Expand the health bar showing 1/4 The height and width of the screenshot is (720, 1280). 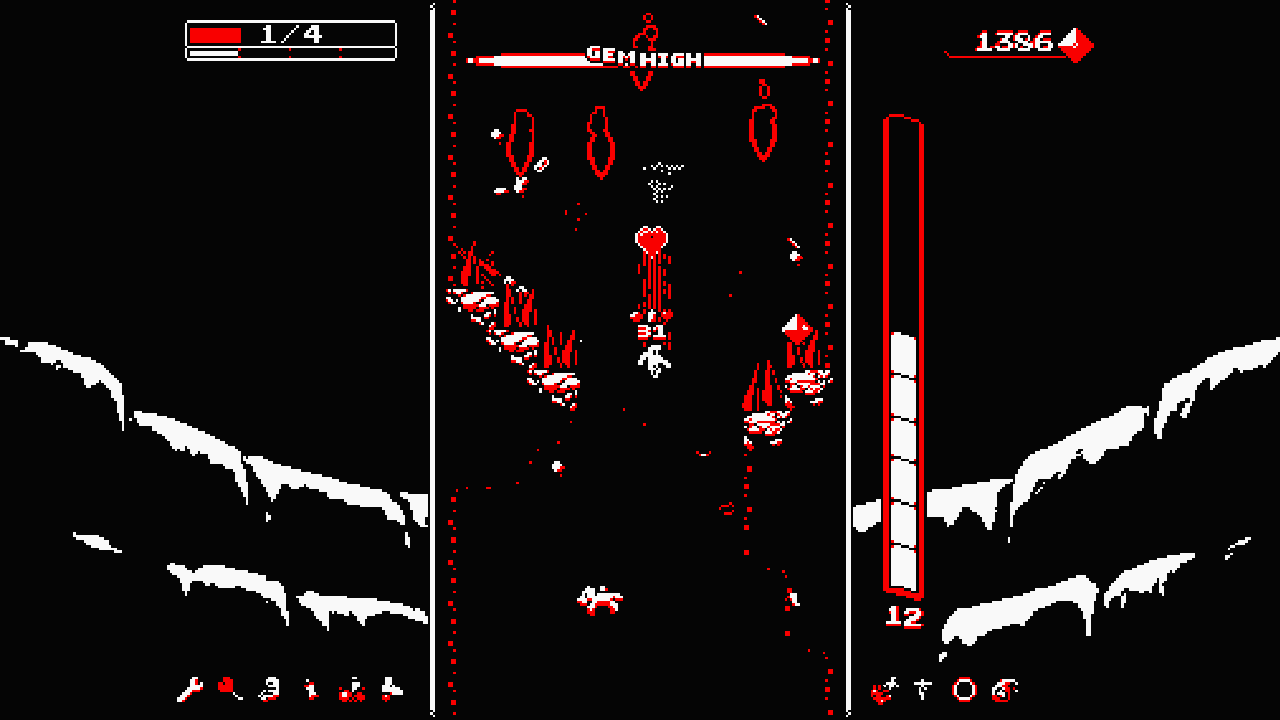coord(288,31)
